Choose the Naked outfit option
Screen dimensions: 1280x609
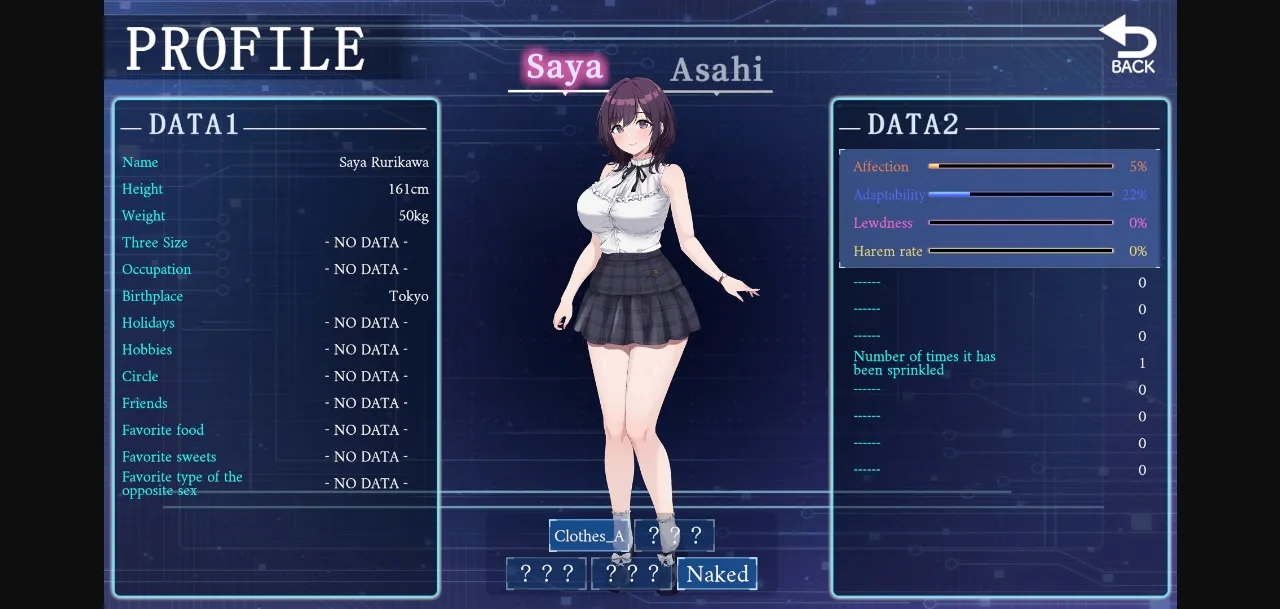click(717, 574)
